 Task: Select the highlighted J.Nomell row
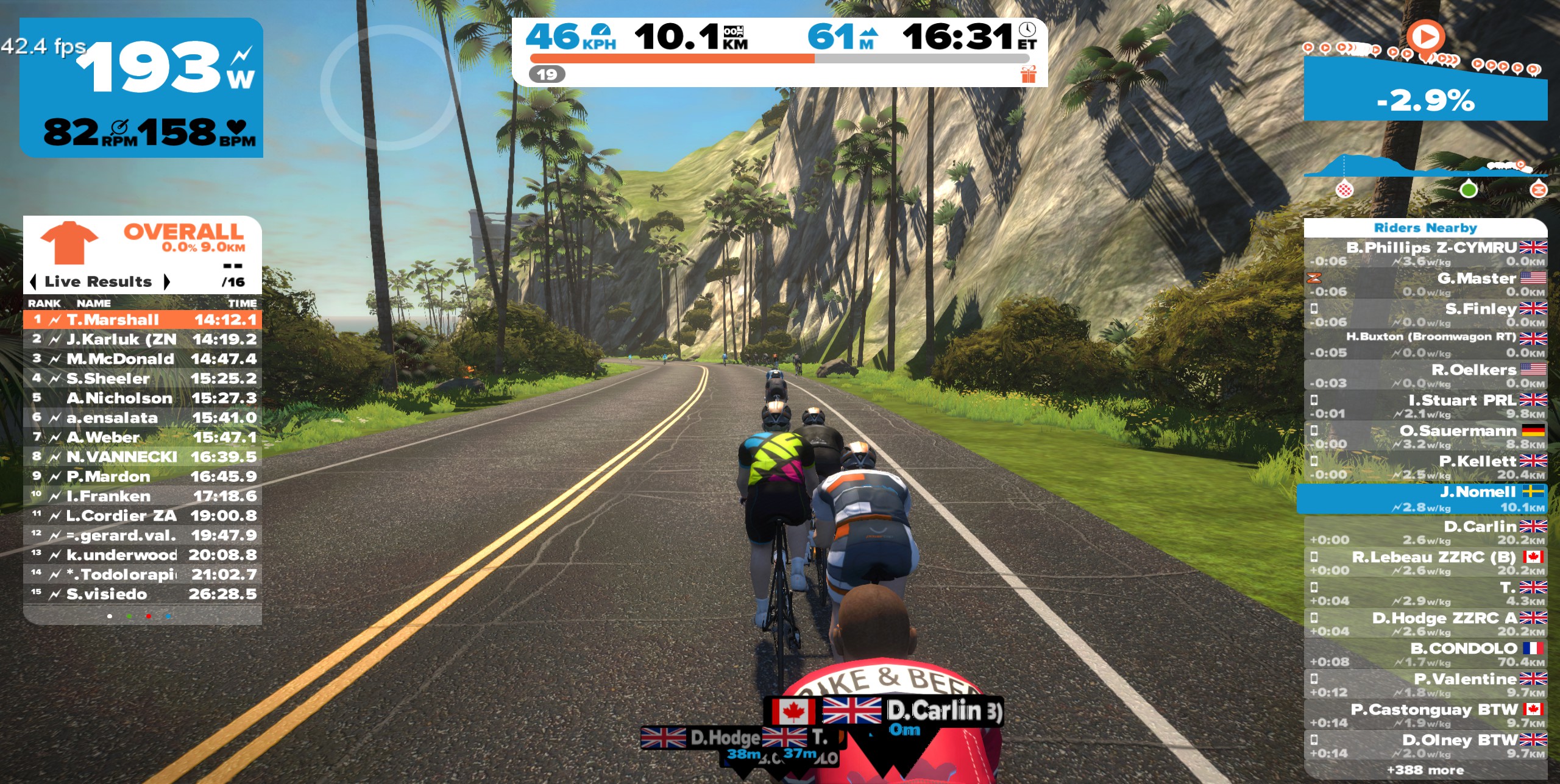point(1425,499)
